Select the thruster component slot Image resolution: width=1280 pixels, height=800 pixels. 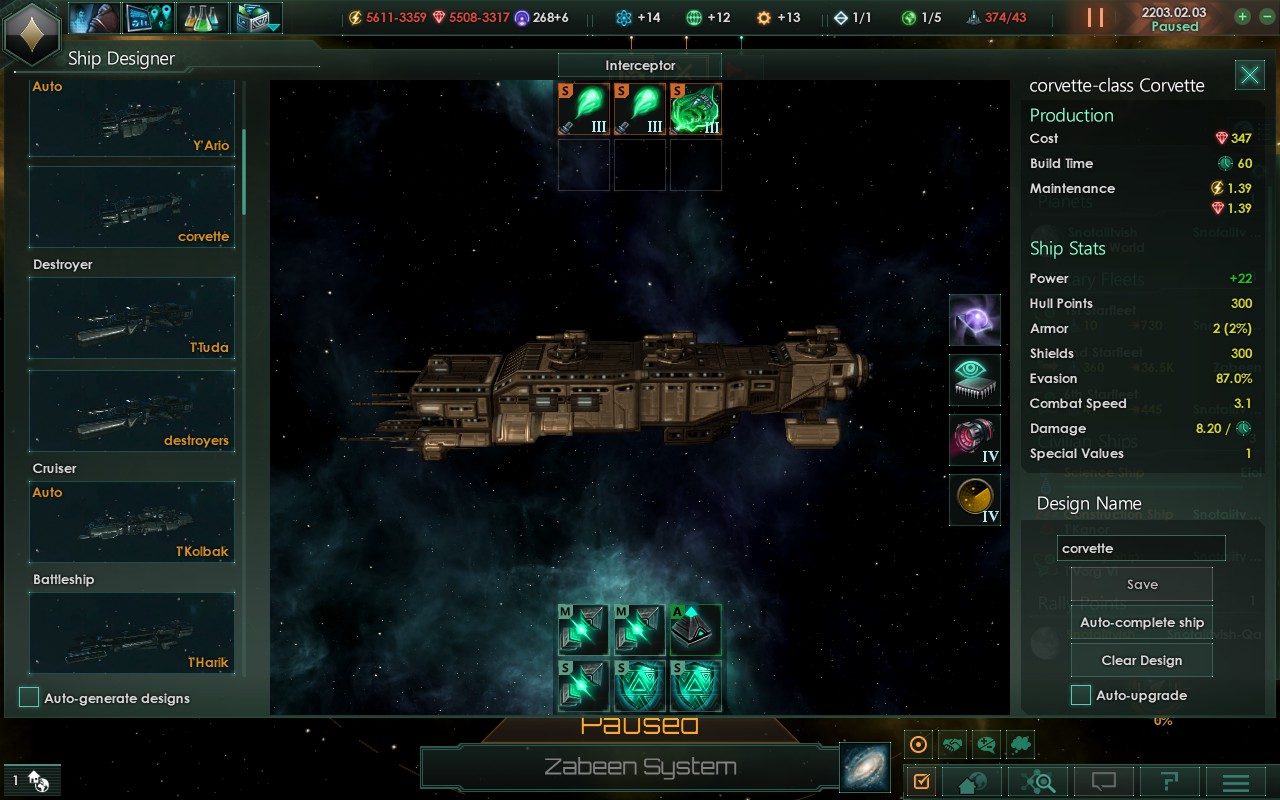click(x=975, y=440)
